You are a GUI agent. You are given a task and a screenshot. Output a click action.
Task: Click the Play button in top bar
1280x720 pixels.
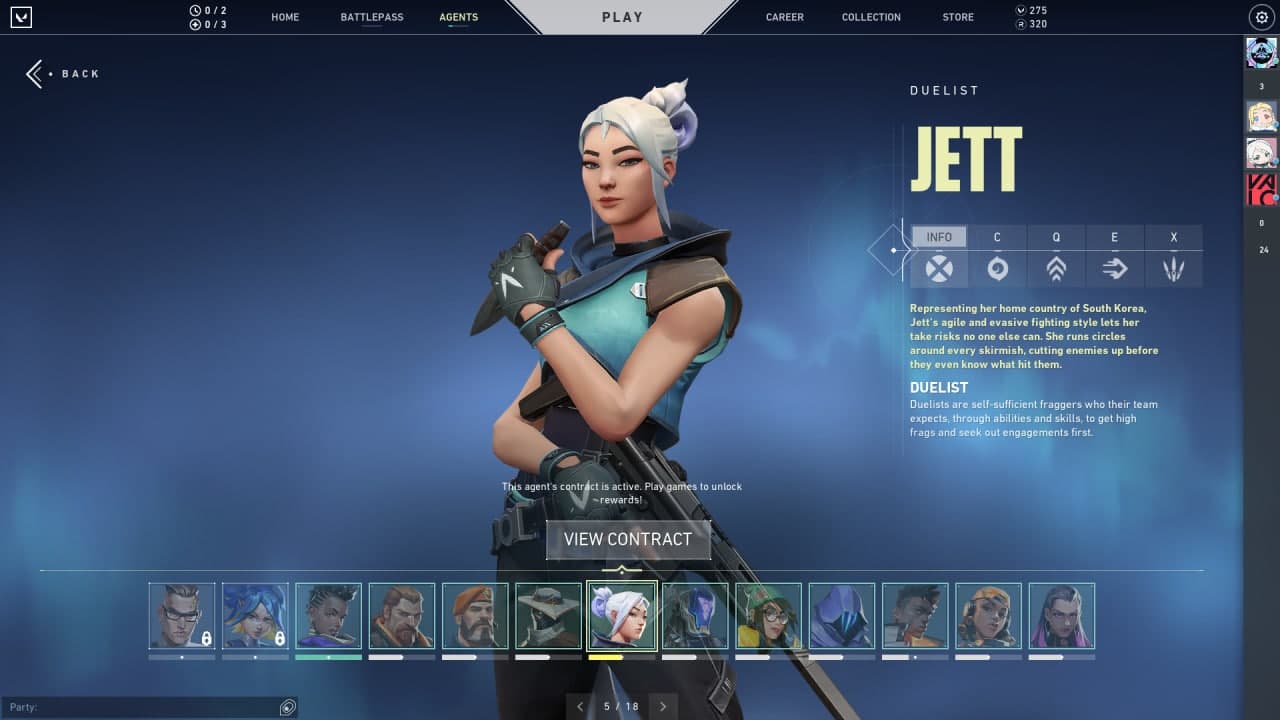pos(622,17)
